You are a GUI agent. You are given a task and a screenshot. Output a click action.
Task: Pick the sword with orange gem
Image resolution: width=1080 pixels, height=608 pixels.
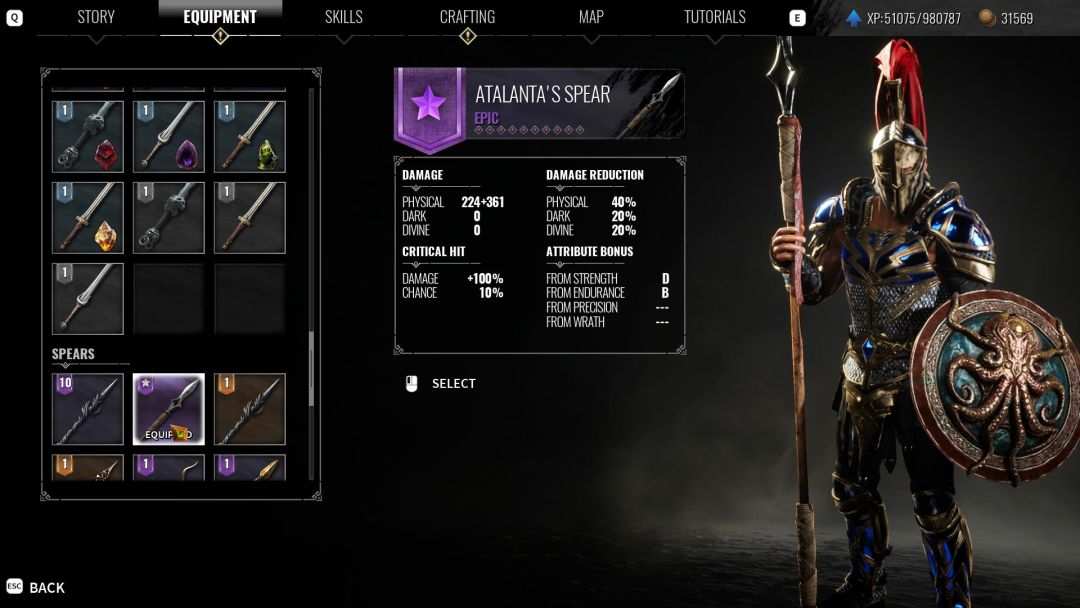88,218
